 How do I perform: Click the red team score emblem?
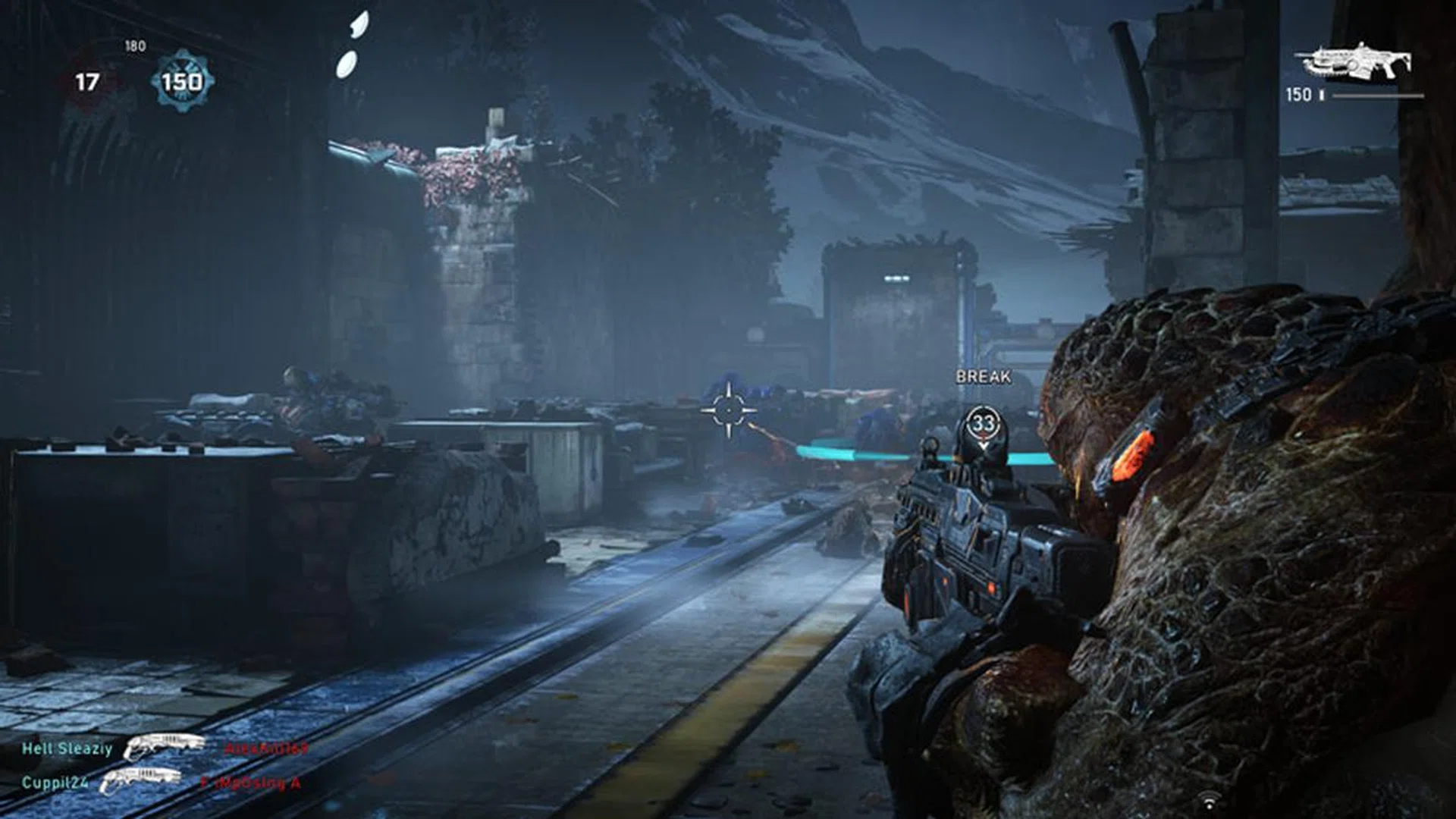tap(88, 82)
